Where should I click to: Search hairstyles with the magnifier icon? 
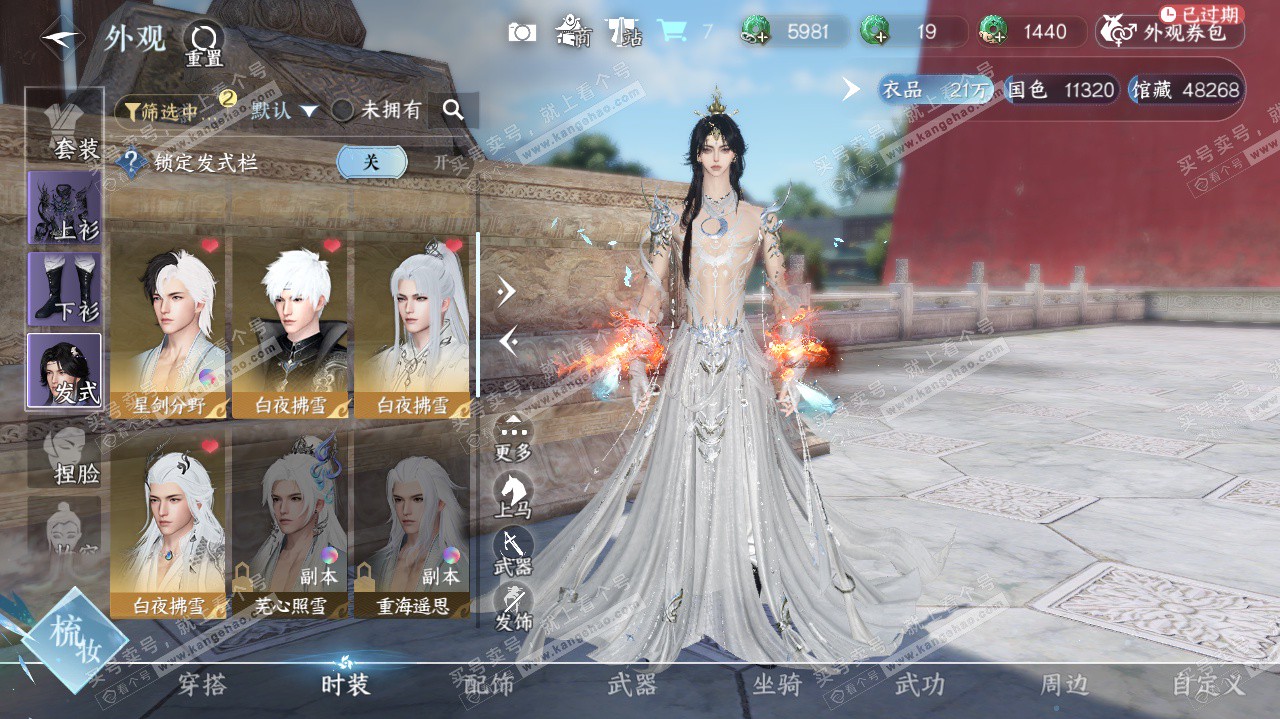453,110
